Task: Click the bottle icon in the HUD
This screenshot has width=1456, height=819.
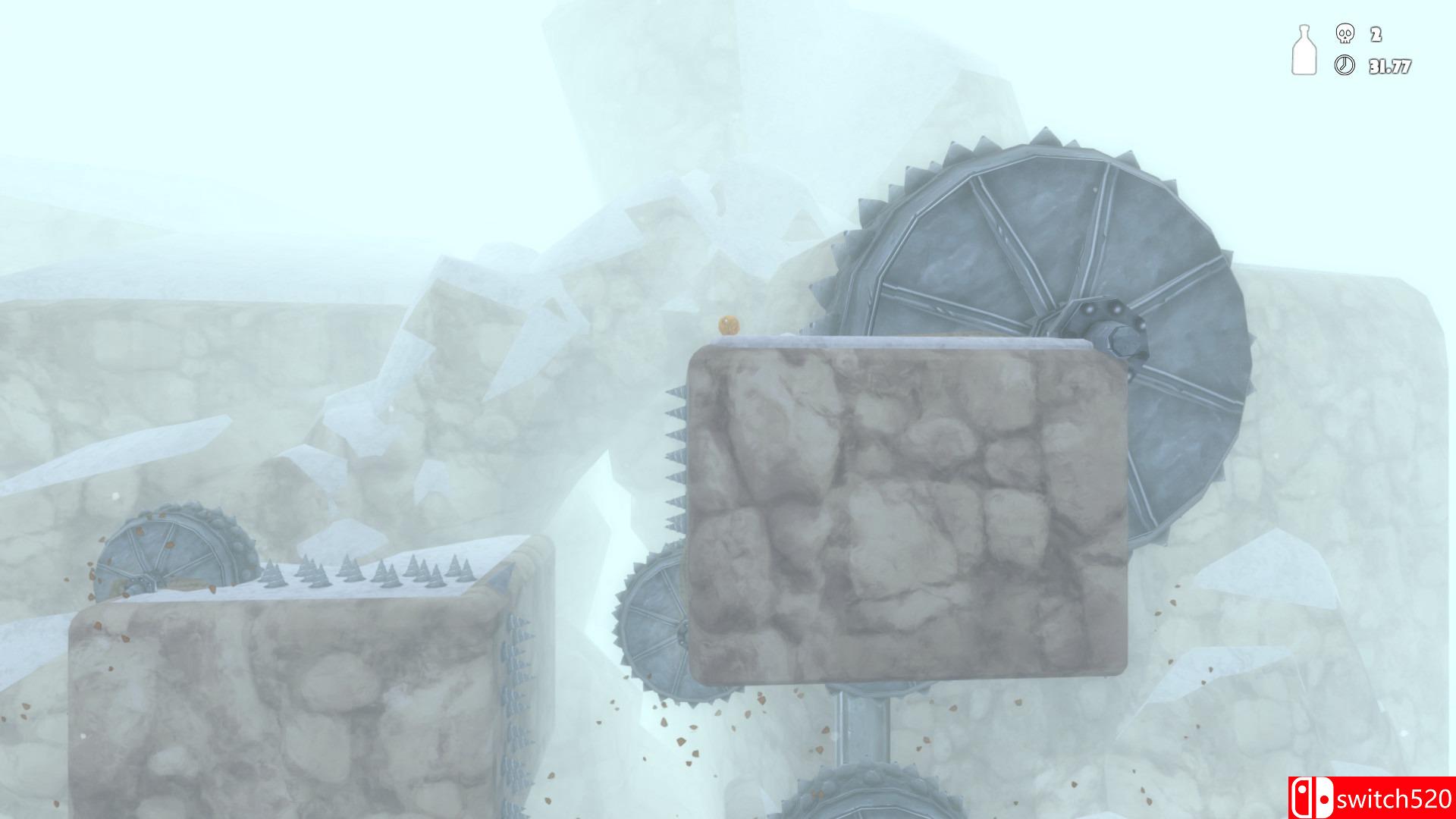Action: point(1303,51)
